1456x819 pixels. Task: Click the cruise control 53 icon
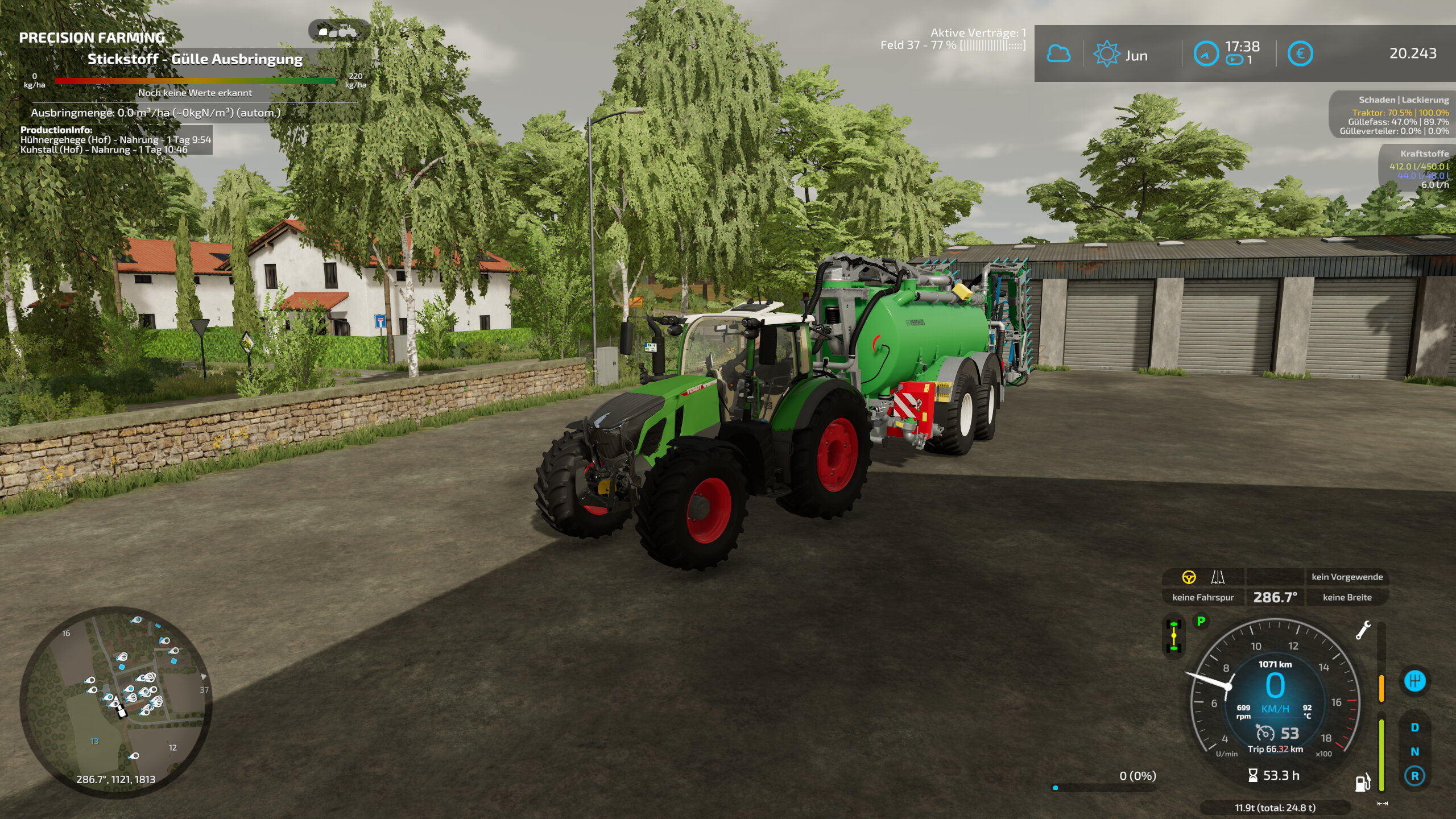pos(1265,733)
